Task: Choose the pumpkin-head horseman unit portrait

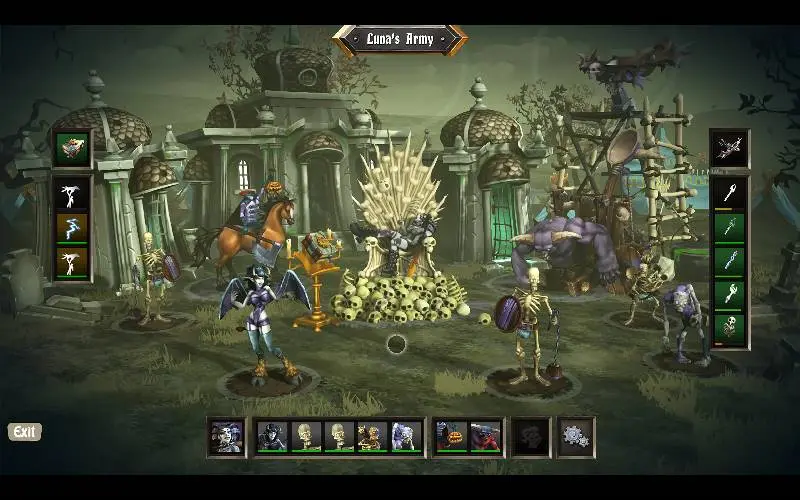Action: pyautogui.click(x=451, y=436)
